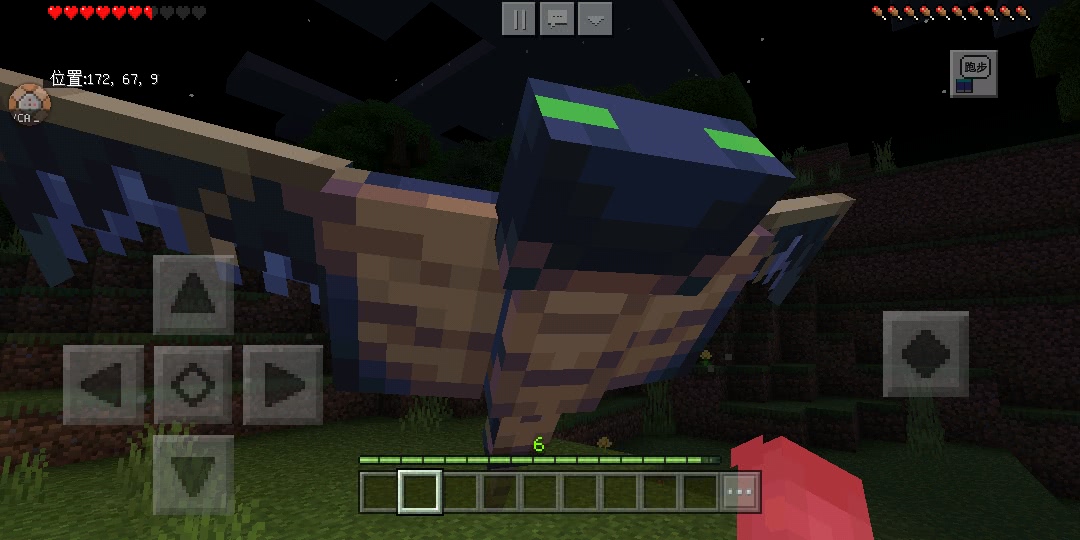Move backward with the down arrow
This screenshot has width=1080, height=540.
pos(193,474)
